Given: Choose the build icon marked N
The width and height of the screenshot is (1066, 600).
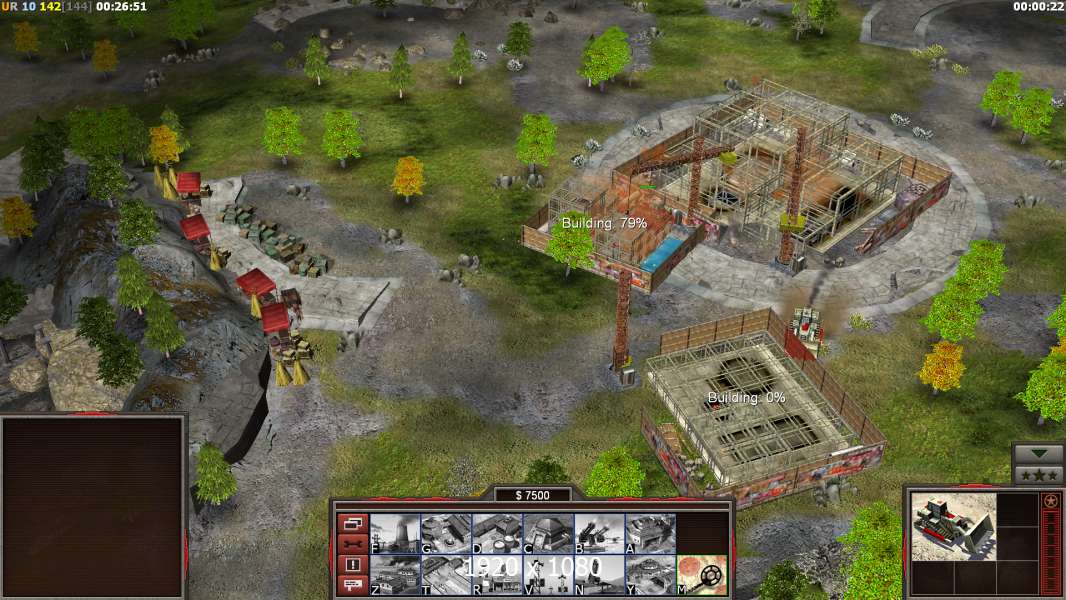Looking at the screenshot, I should point(599,575).
